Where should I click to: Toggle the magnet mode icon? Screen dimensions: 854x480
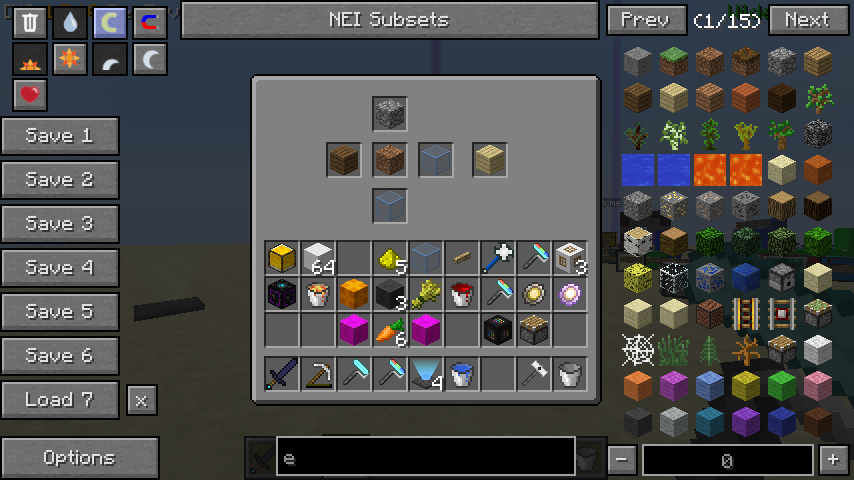pyautogui.click(x=150, y=23)
